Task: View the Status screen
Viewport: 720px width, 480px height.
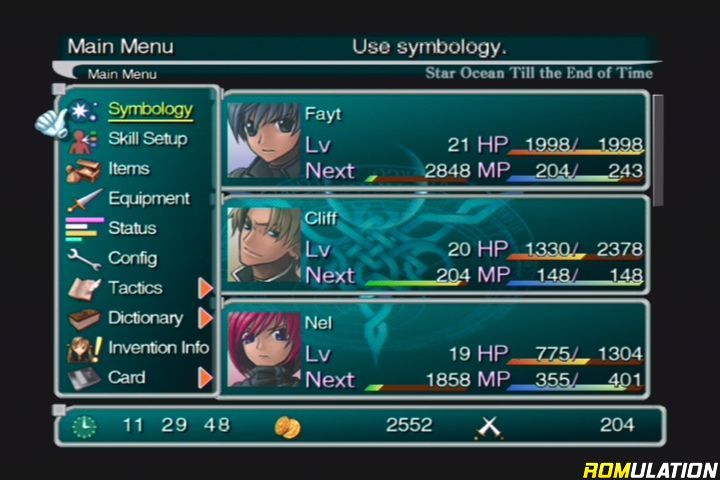Action: click(x=132, y=228)
